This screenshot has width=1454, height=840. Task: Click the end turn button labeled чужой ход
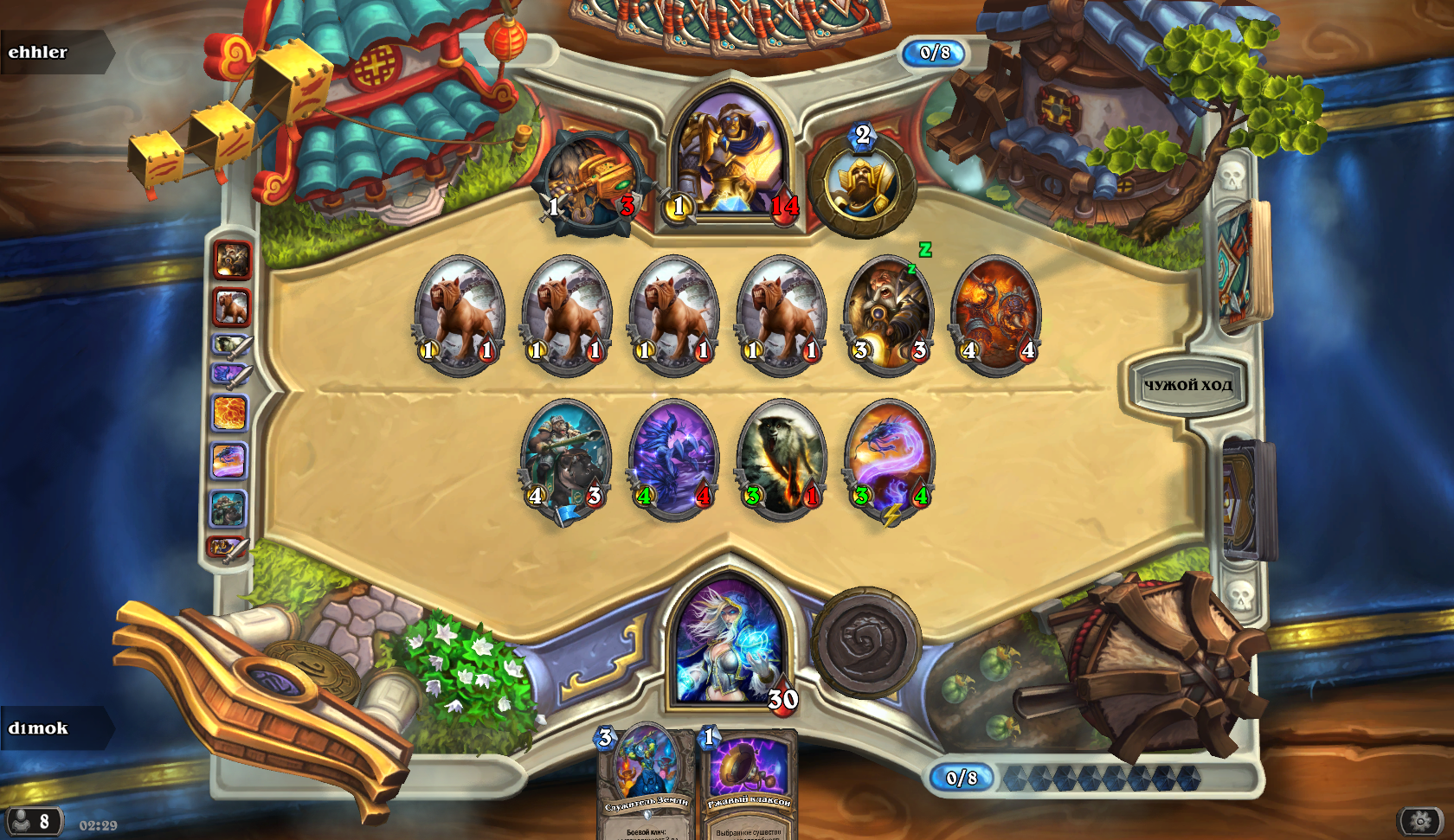click(x=1187, y=386)
